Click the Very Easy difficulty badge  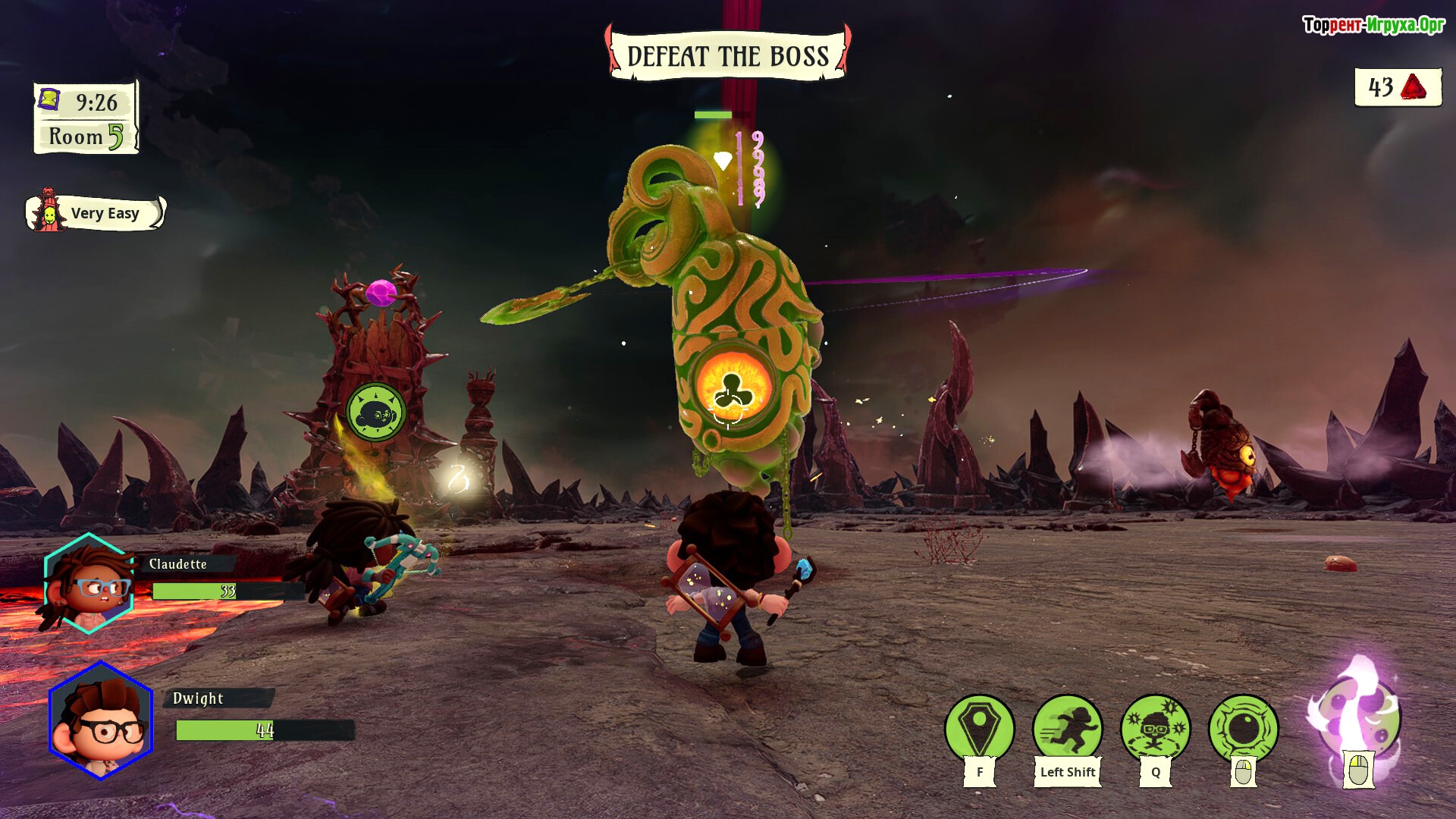point(96,213)
